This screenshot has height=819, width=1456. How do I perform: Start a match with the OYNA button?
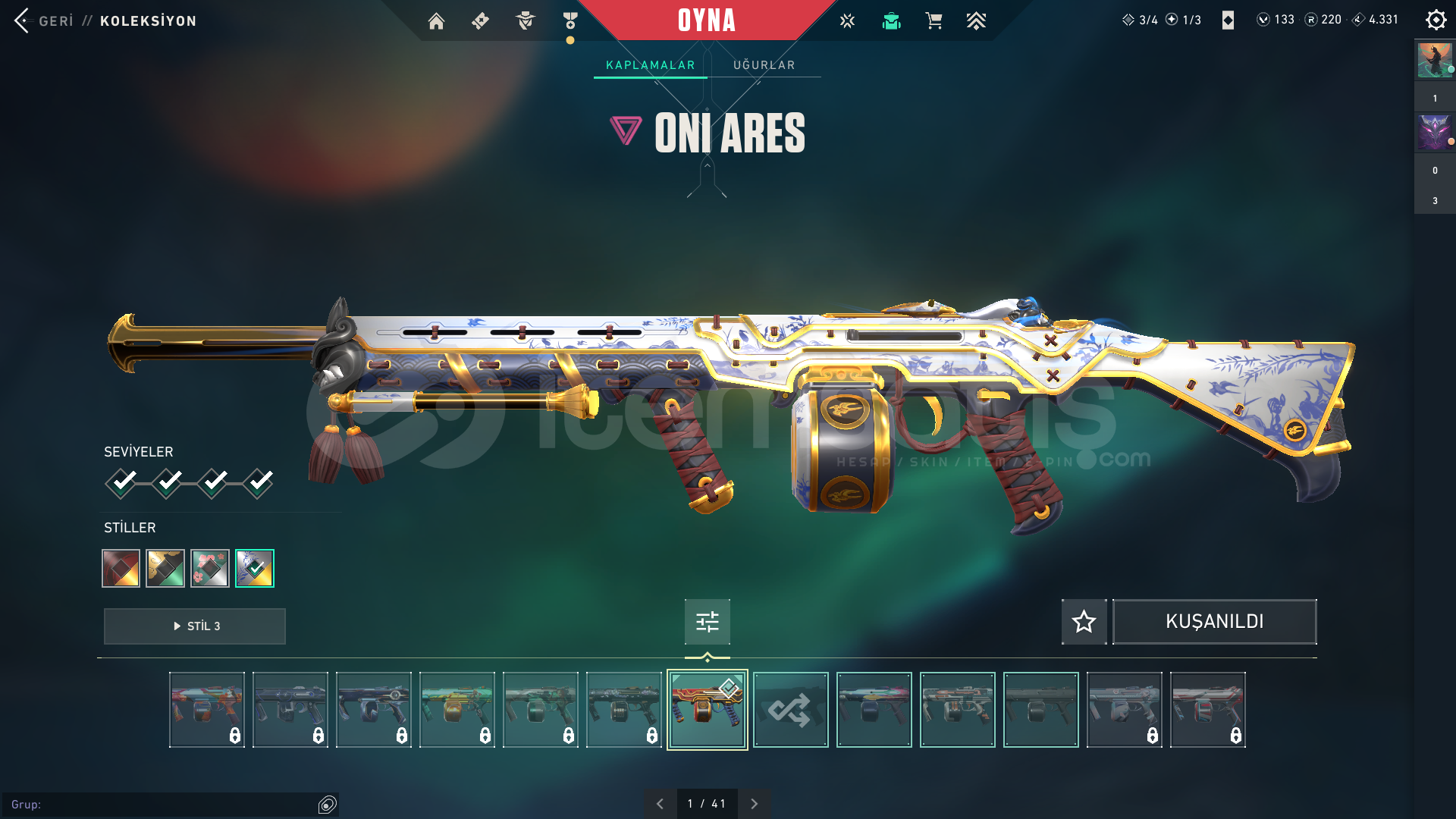pyautogui.click(x=706, y=20)
